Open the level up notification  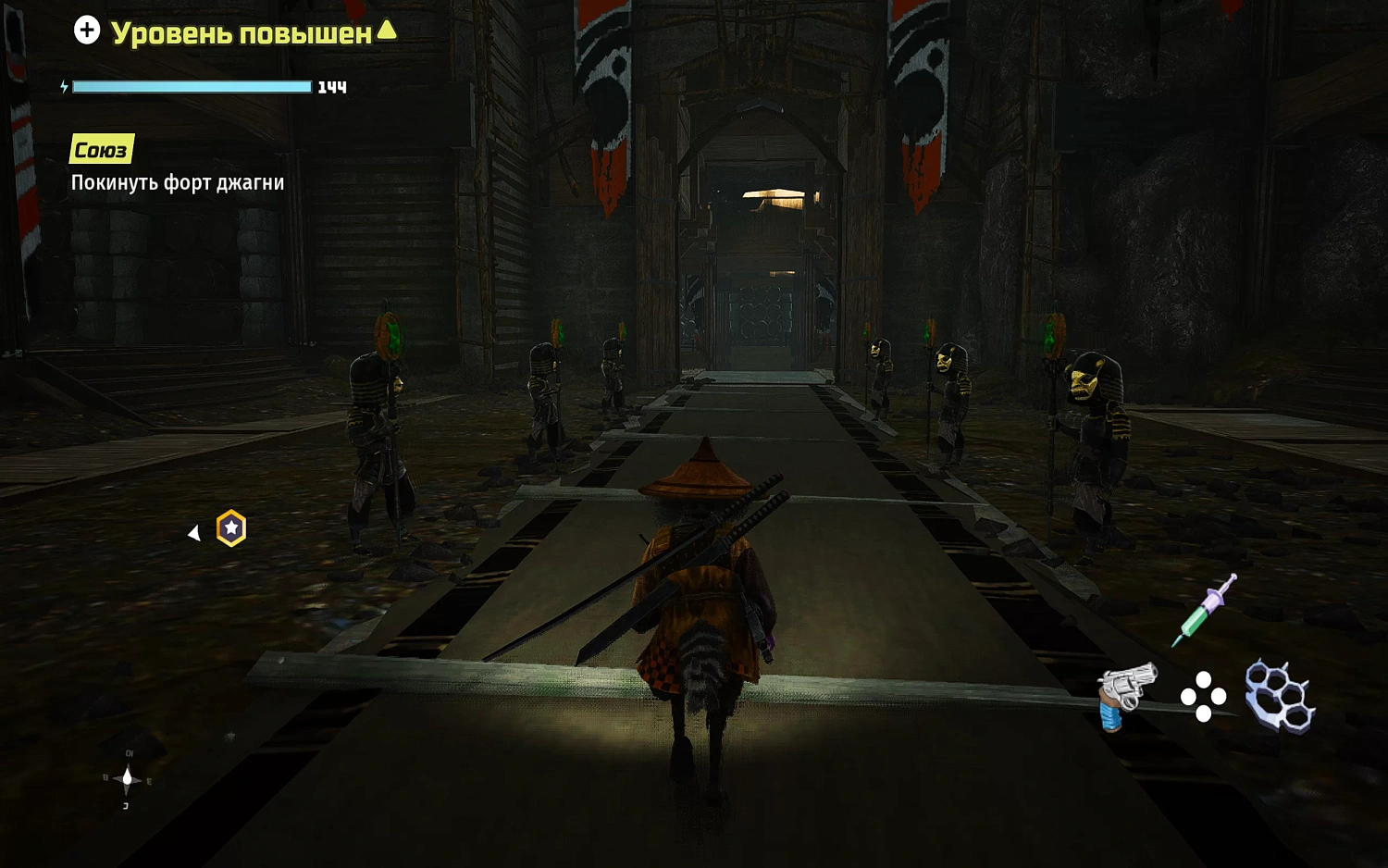pos(236,32)
